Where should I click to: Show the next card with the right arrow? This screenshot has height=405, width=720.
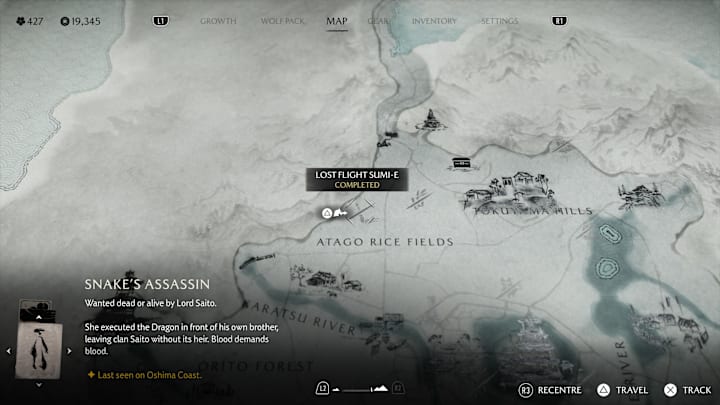pyautogui.click(x=69, y=351)
